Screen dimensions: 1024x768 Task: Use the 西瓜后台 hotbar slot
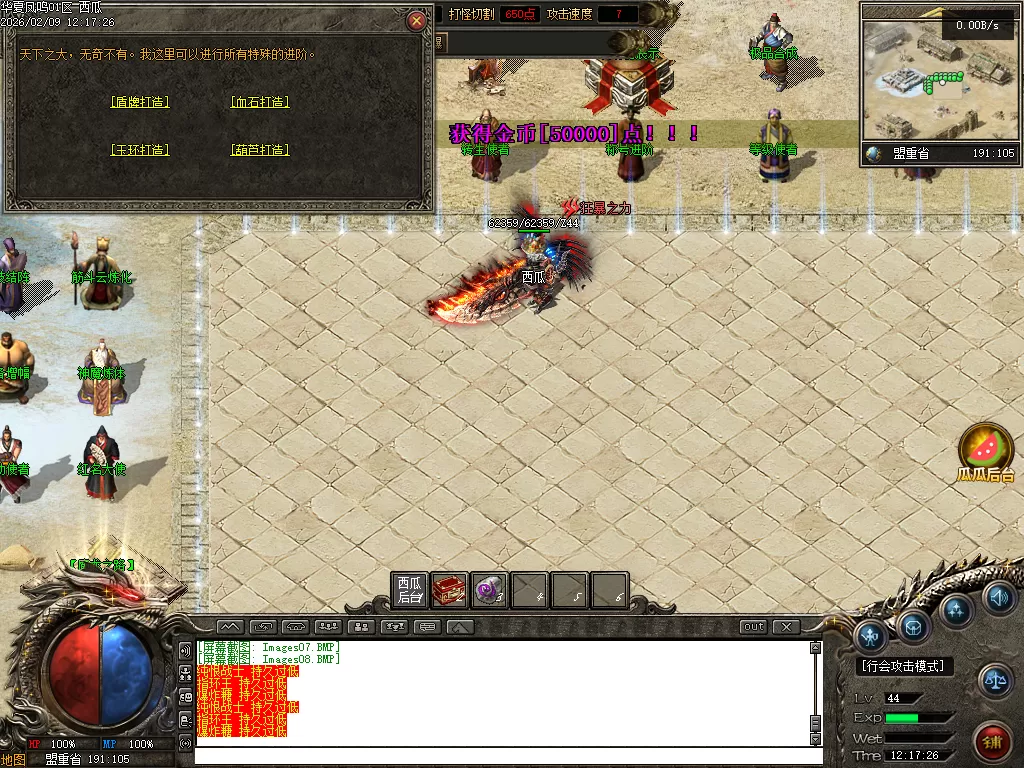410,590
